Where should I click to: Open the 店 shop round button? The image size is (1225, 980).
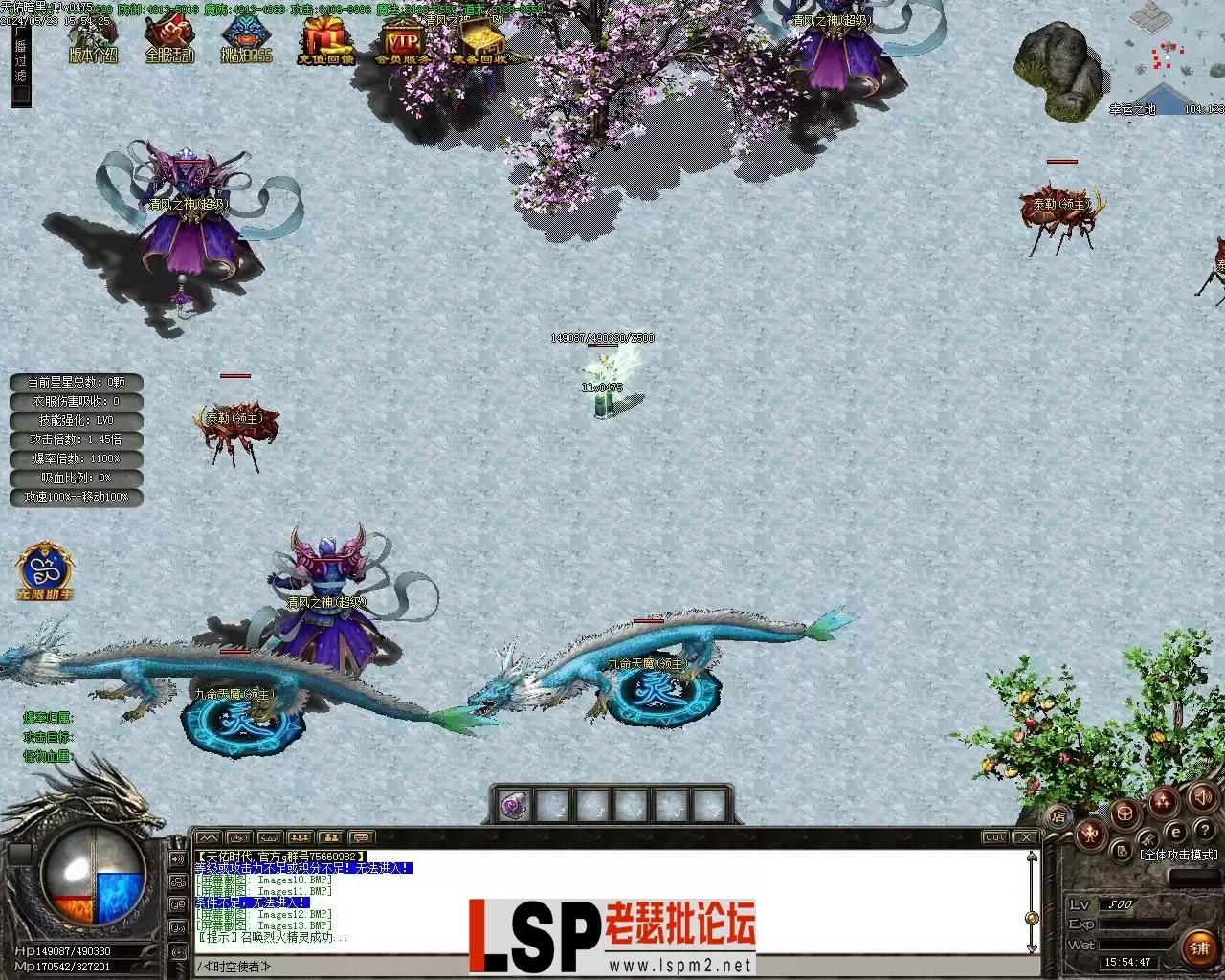point(1058,816)
